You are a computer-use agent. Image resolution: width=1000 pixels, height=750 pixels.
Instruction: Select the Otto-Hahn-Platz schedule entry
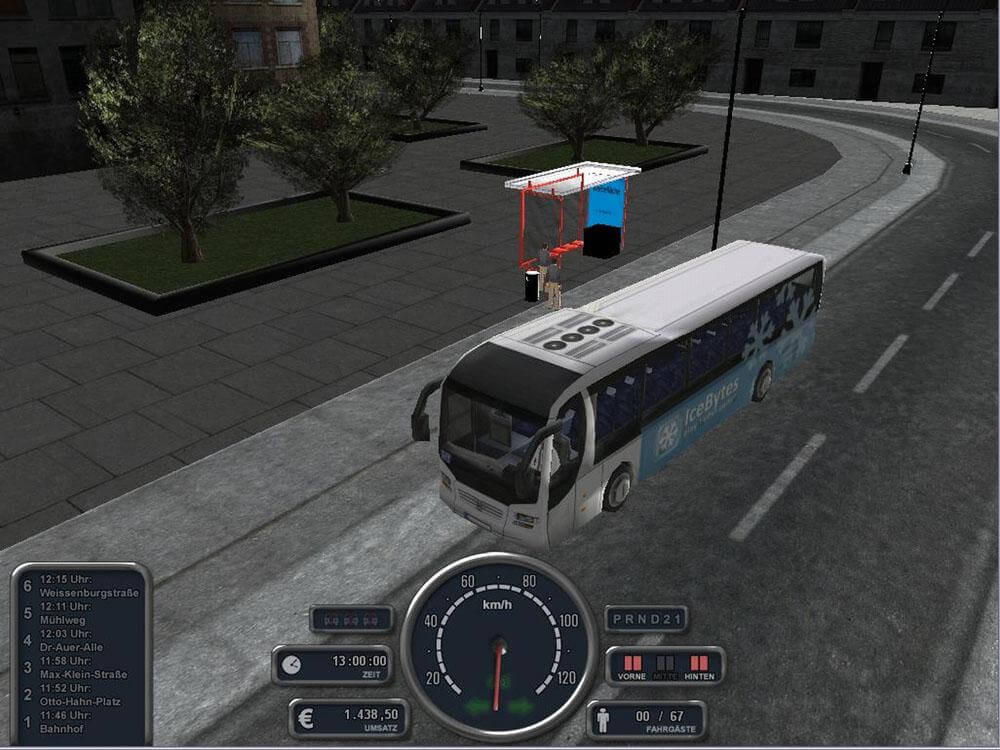80,695
